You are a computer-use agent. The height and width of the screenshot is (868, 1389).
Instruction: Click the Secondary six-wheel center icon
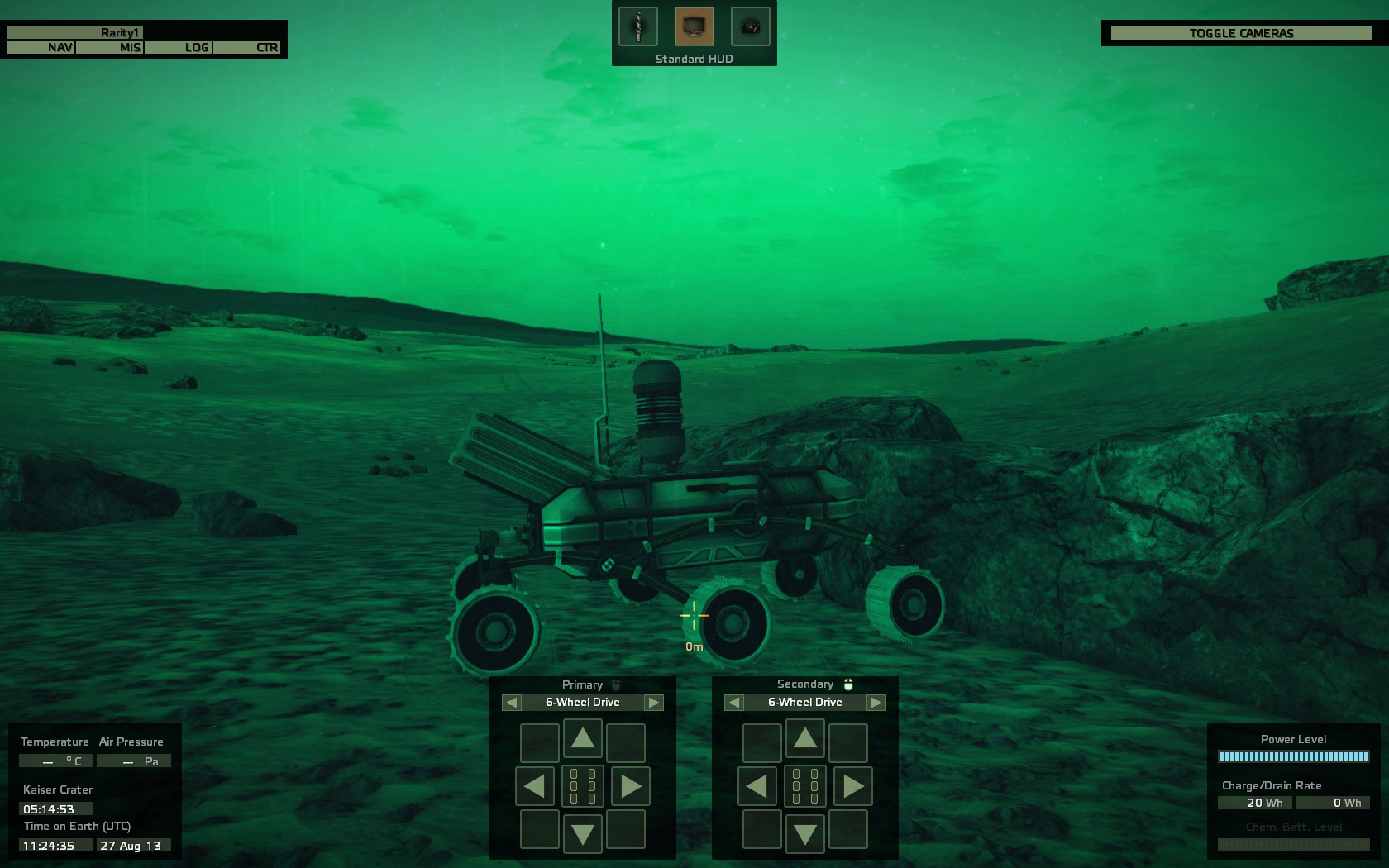pos(804,786)
